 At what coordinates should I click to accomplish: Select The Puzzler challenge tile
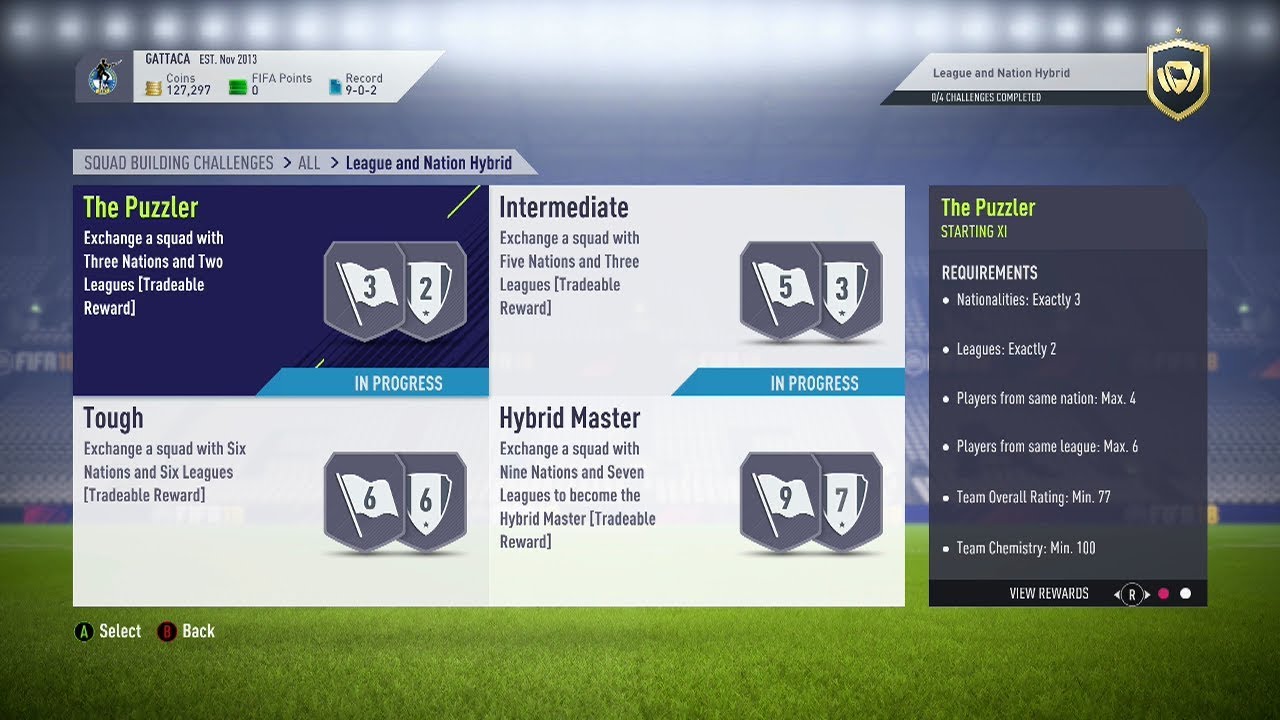[280, 290]
